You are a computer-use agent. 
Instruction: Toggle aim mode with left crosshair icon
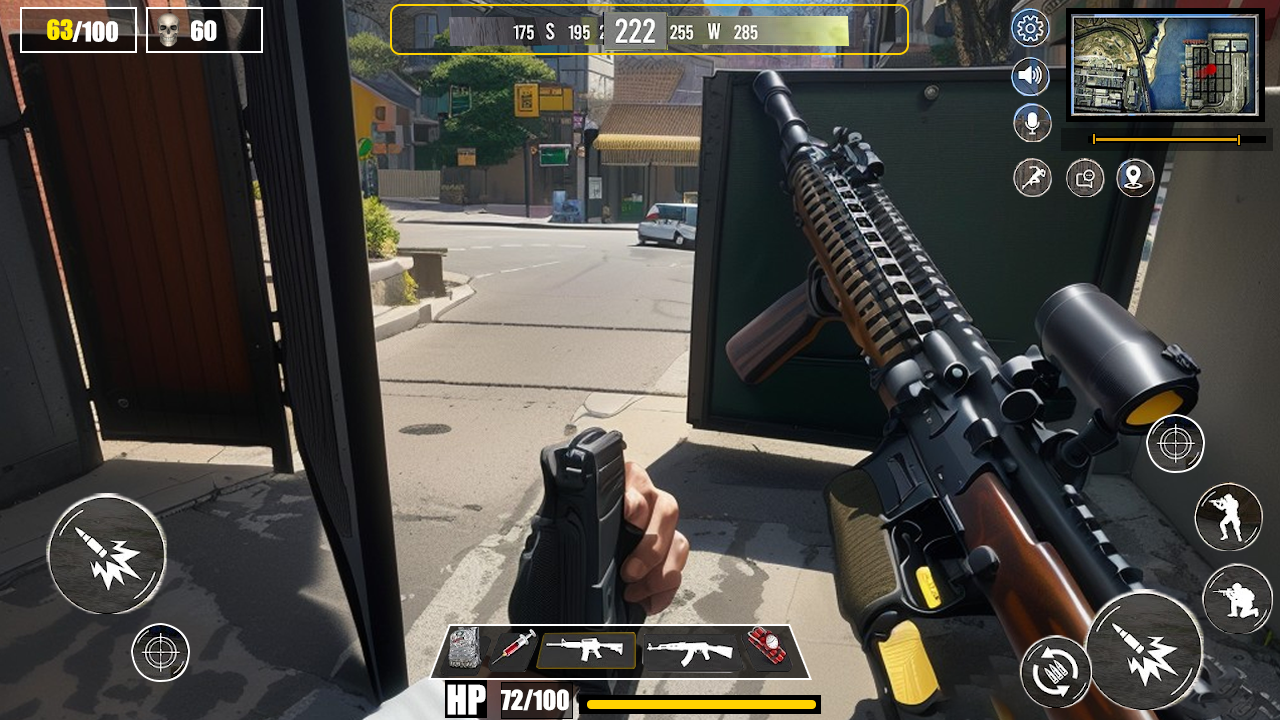click(x=160, y=652)
